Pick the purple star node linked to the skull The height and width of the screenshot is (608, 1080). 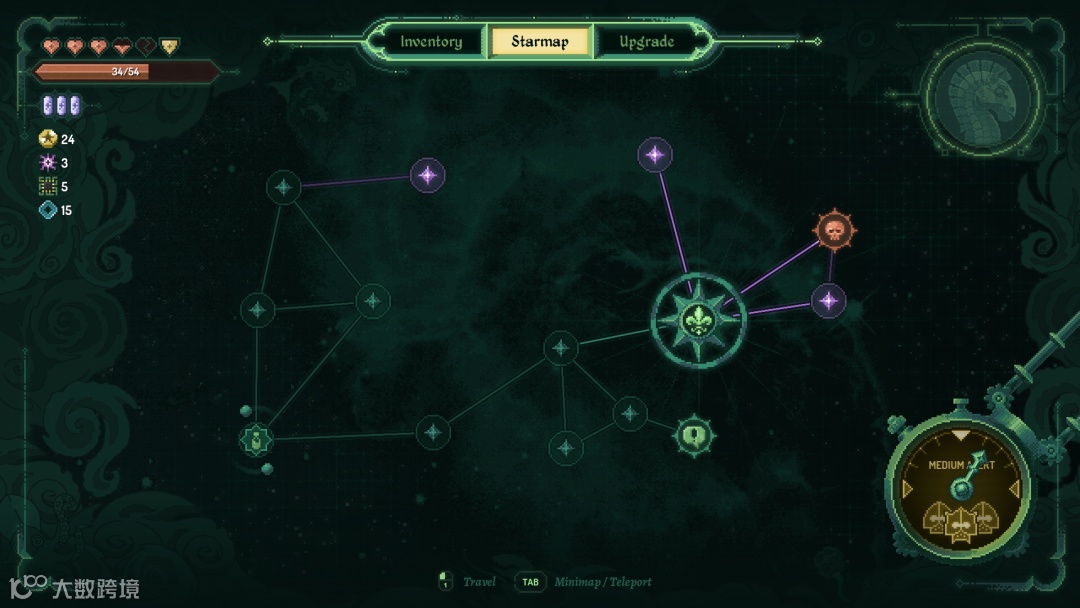pos(828,300)
